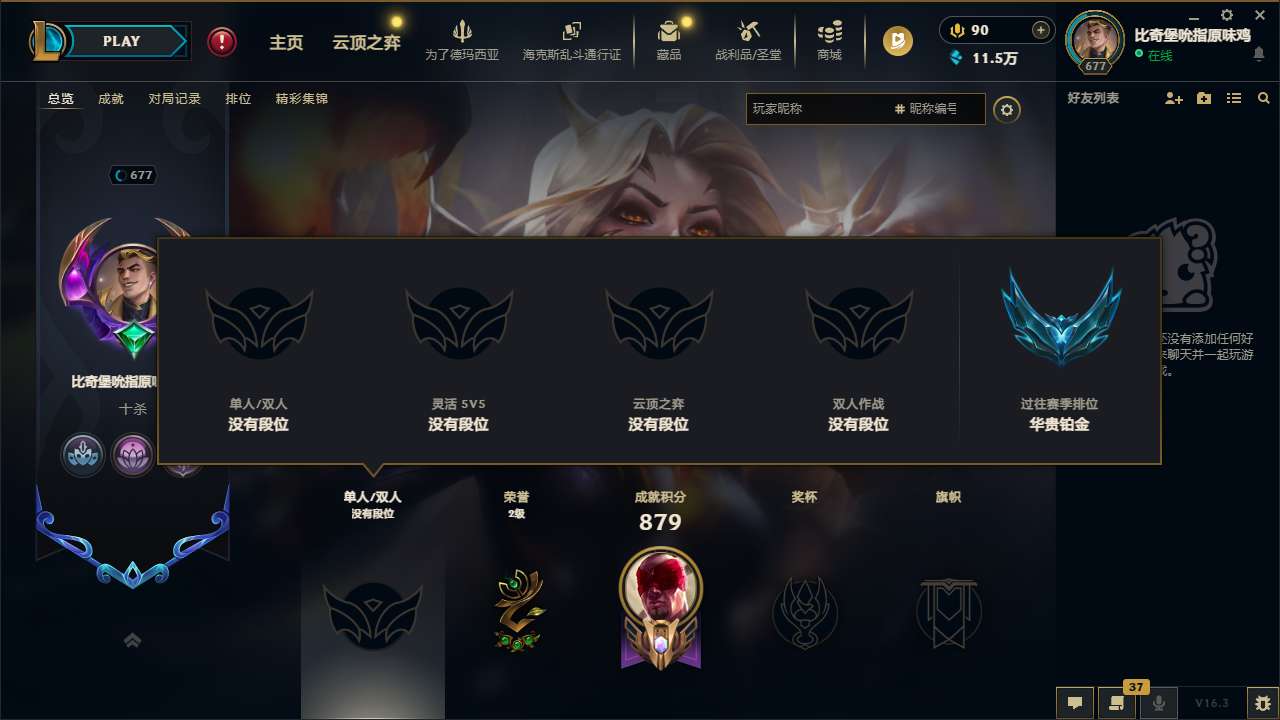Open the 商城 store
This screenshot has height=720, width=1280.
click(828, 42)
